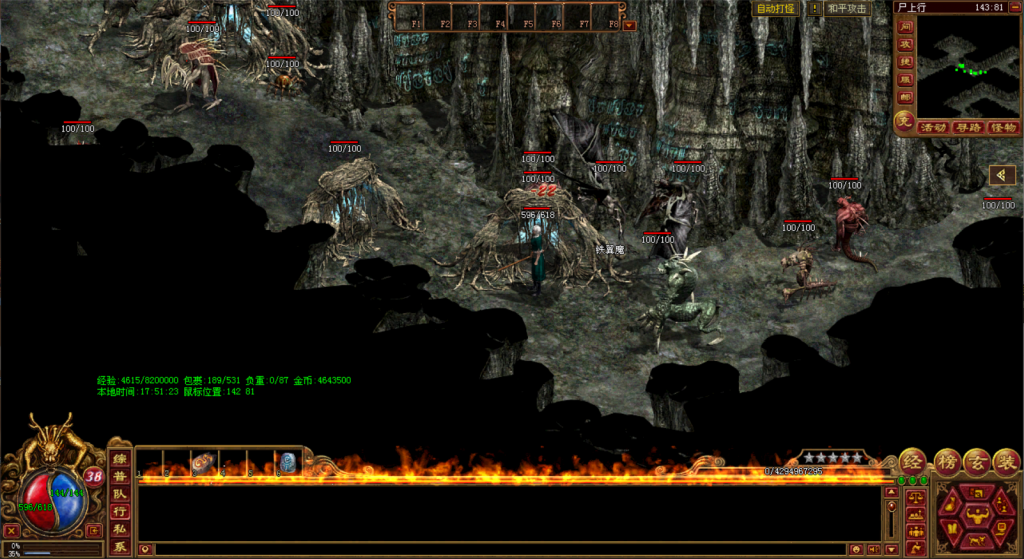Screen dimensions: 1024x559
Task: Switch to the 队 team chat channel
Action: 120,493
